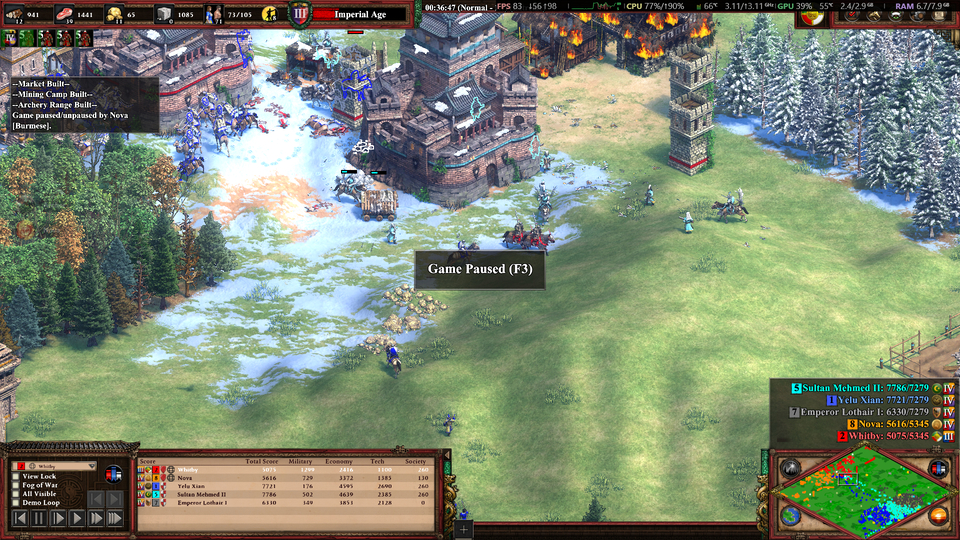Click the minimap to move the camera
Viewport: 960px width, 540px height.
point(862,492)
